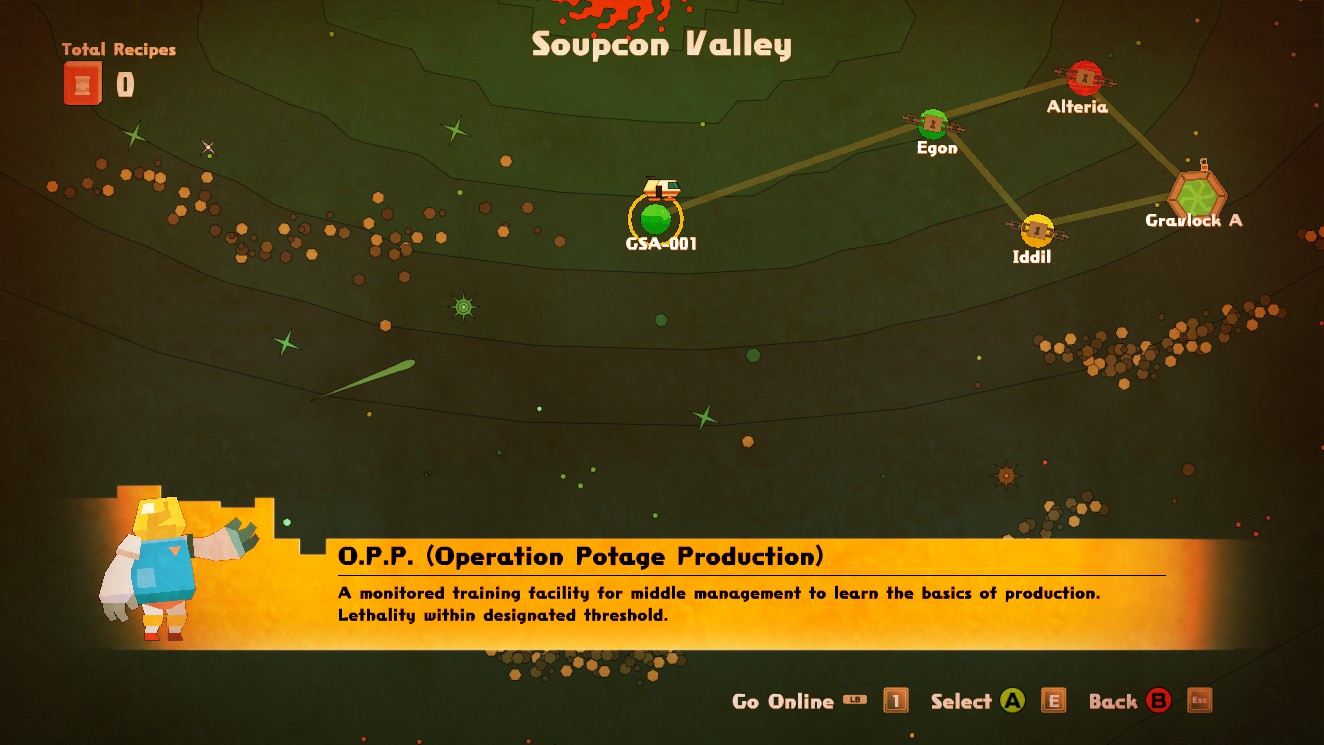This screenshot has width=1324, height=745.
Task: Pick the Iddil planet node
Action: coord(1037,231)
